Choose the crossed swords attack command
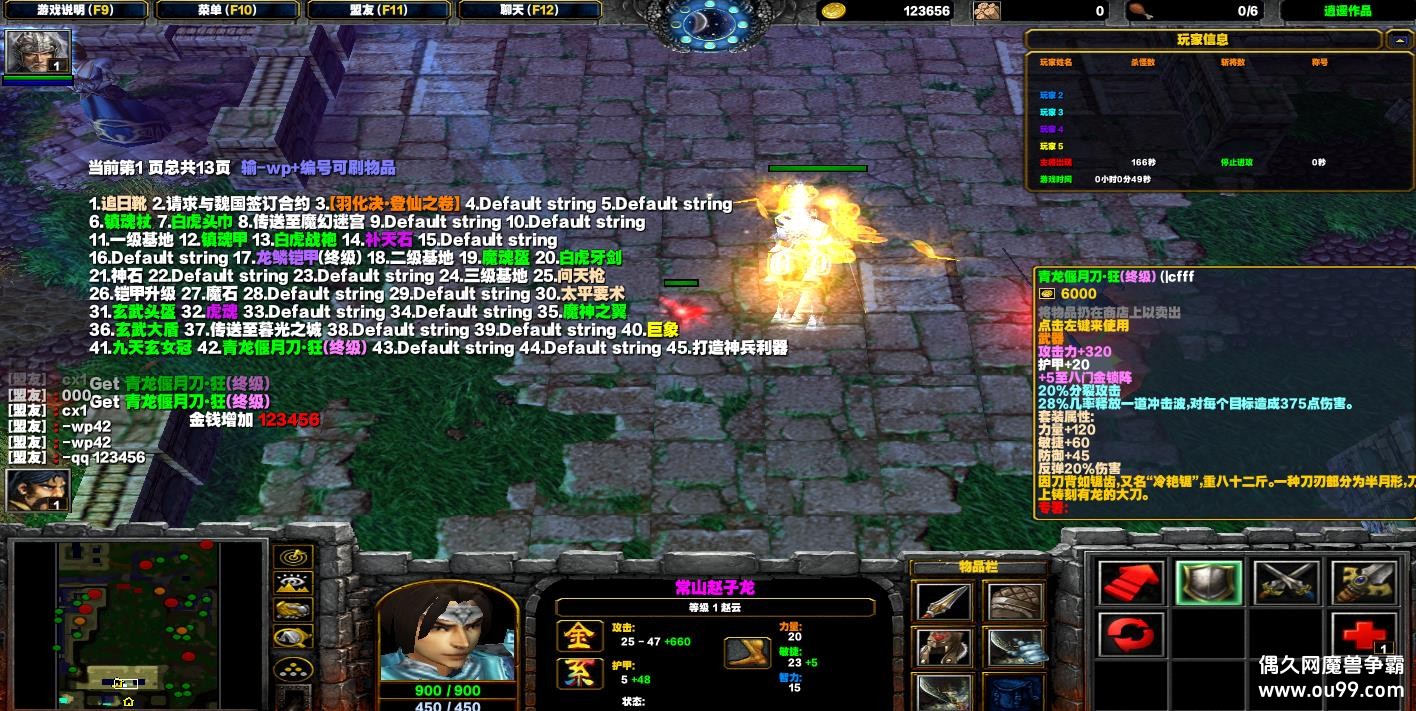The width and height of the screenshot is (1416, 711). pyautogui.click(x=1285, y=582)
